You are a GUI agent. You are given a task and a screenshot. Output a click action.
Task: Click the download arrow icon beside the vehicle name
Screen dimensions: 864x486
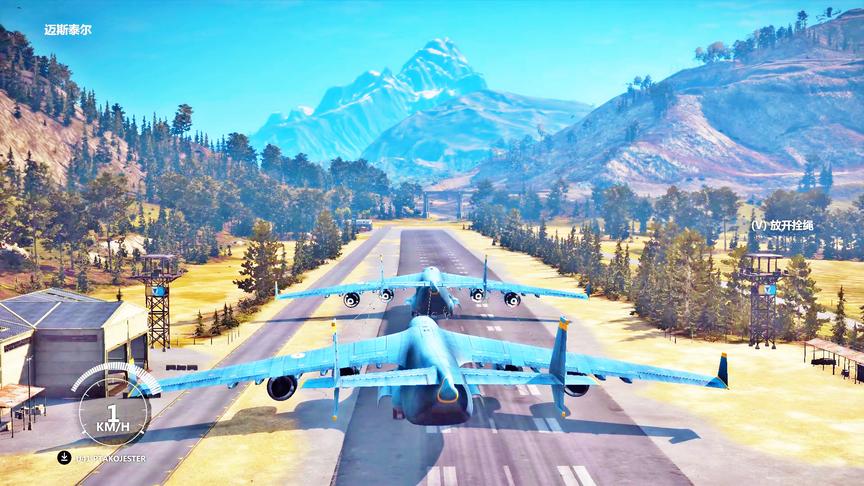point(64,458)
